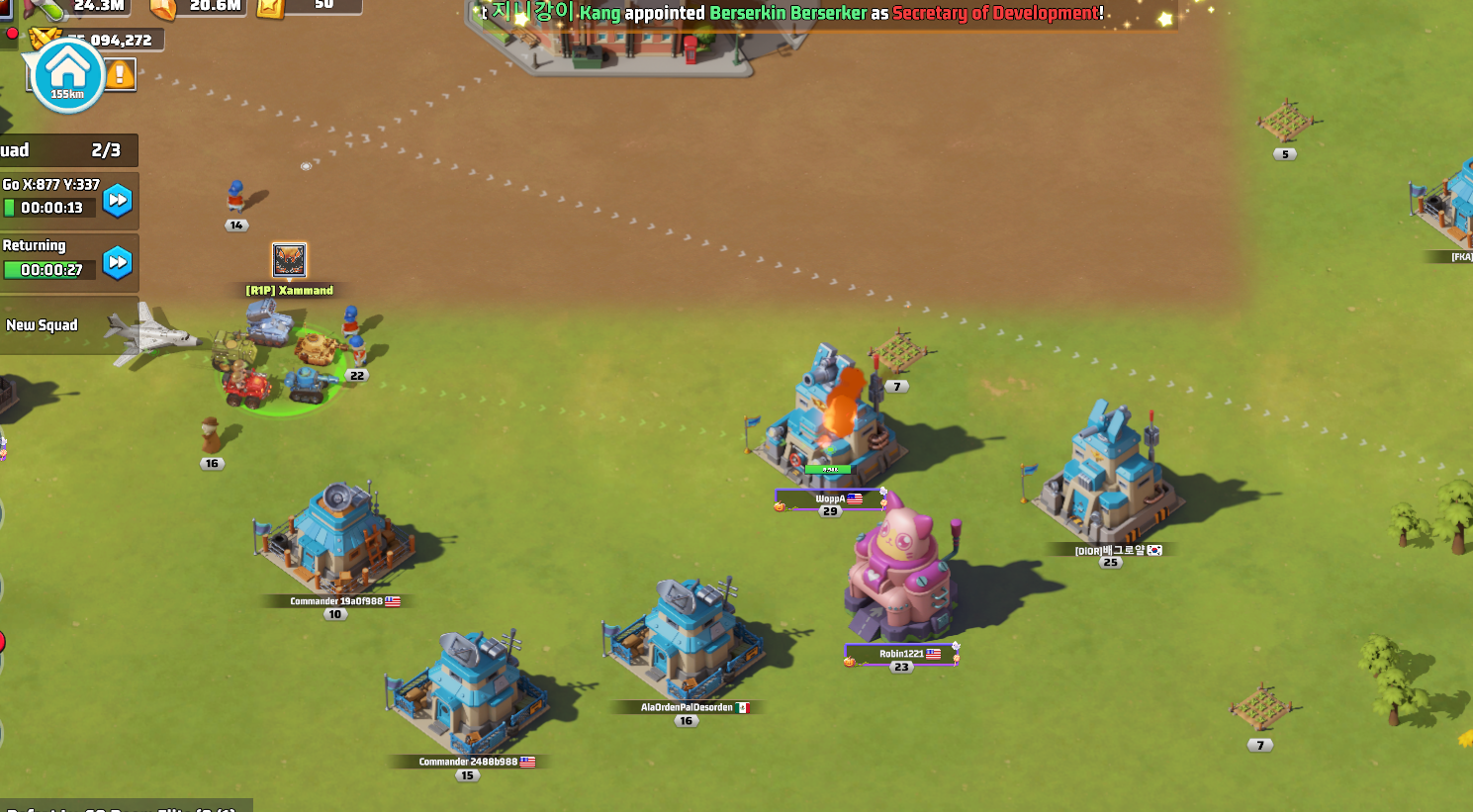1473x812 pixels.
Task: Open the orange warning alert icon
Action: [121, 74]
